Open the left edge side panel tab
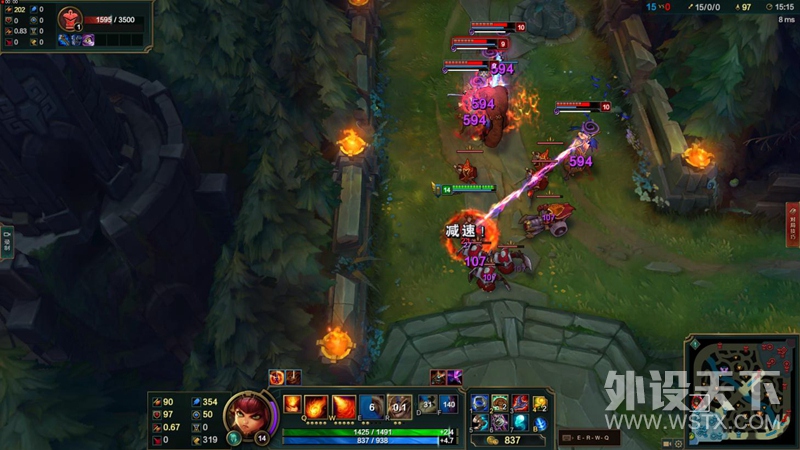This screenshot has height=450, width=800. [x=6, y=241]
